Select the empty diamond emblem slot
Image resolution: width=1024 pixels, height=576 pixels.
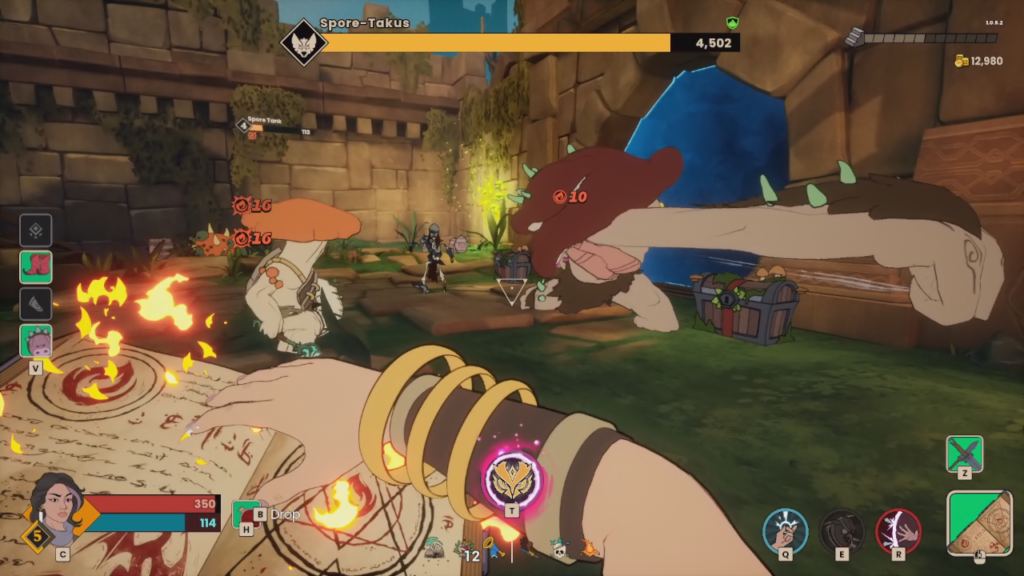(36, 230)
